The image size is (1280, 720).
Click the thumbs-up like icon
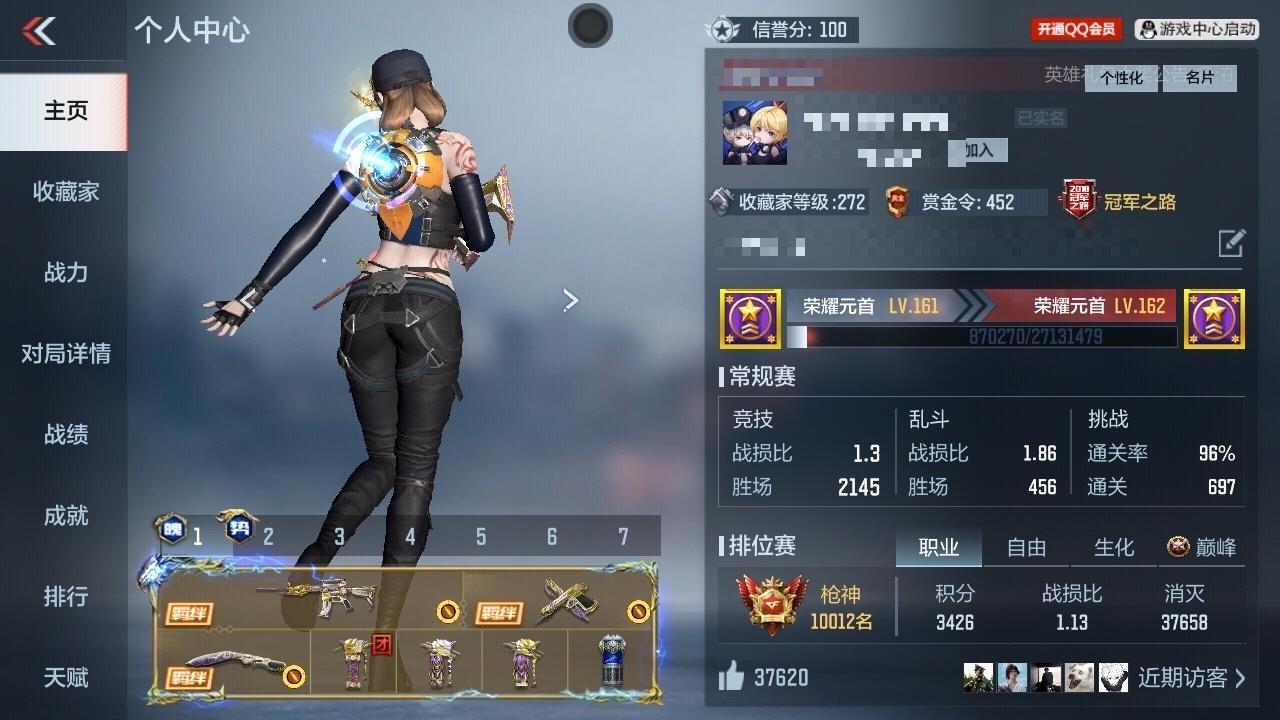[730, 677]
